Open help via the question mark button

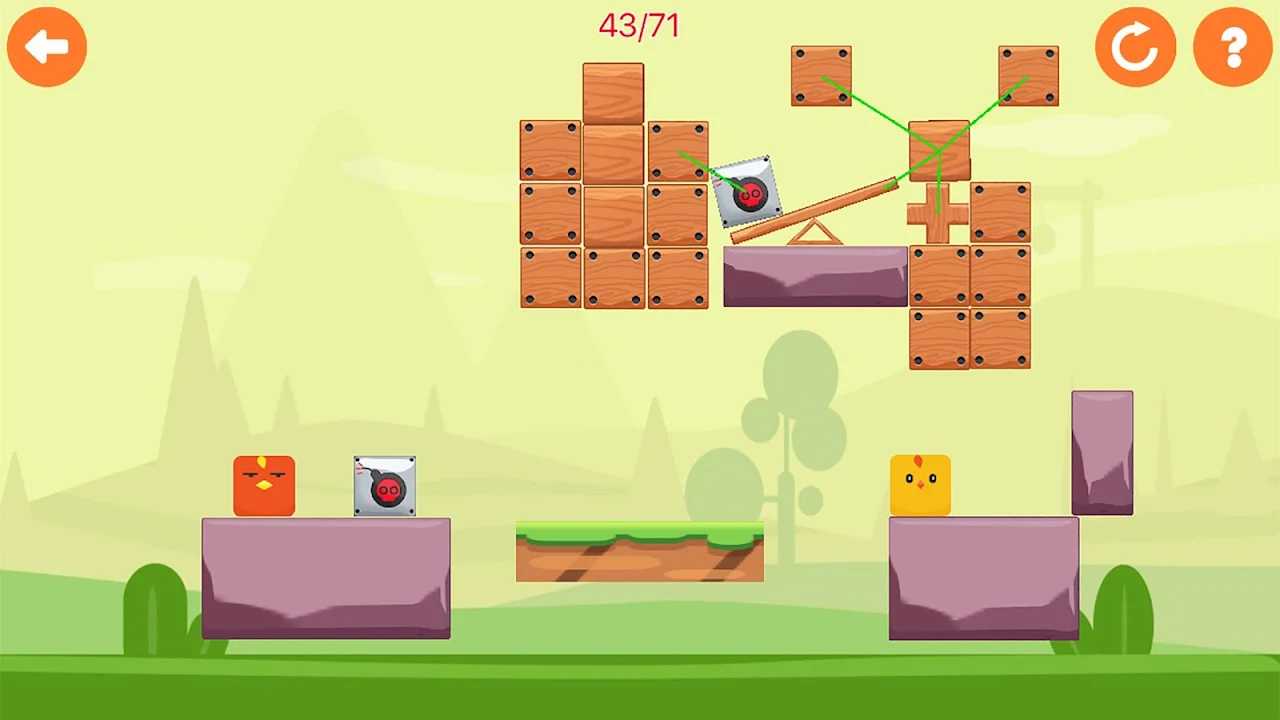(1233, 47)
